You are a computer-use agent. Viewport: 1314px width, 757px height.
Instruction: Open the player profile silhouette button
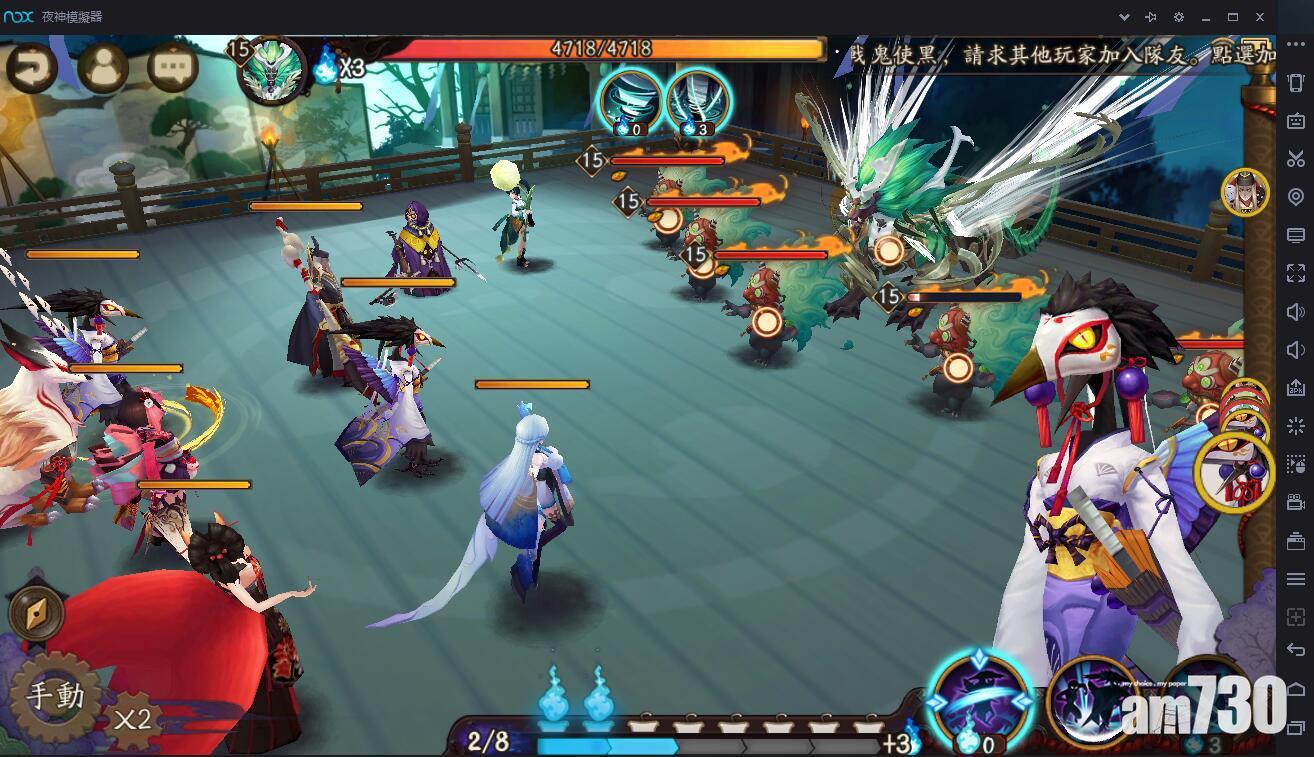[x=103, y=69]
